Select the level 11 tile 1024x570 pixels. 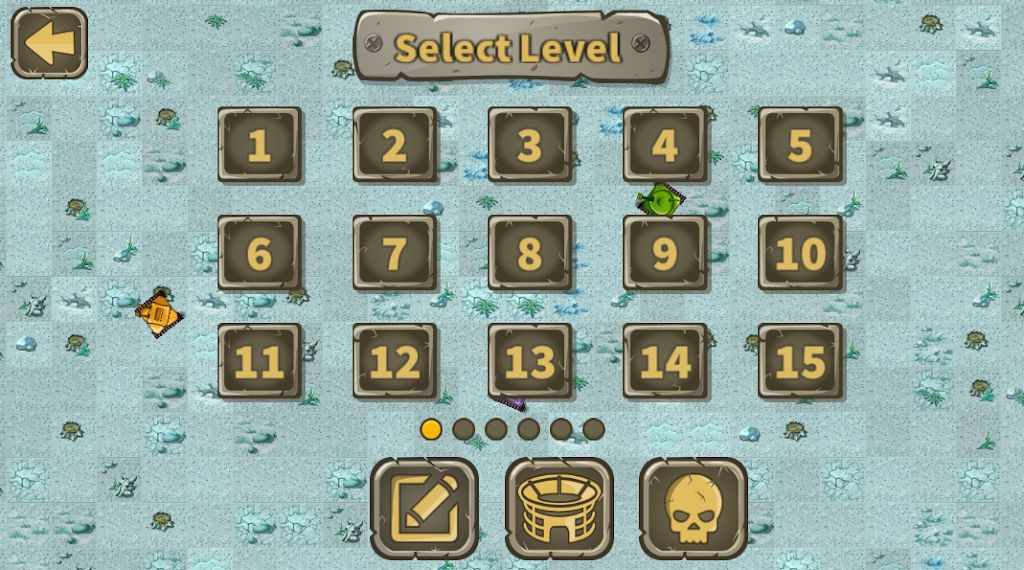click(260, 361)
